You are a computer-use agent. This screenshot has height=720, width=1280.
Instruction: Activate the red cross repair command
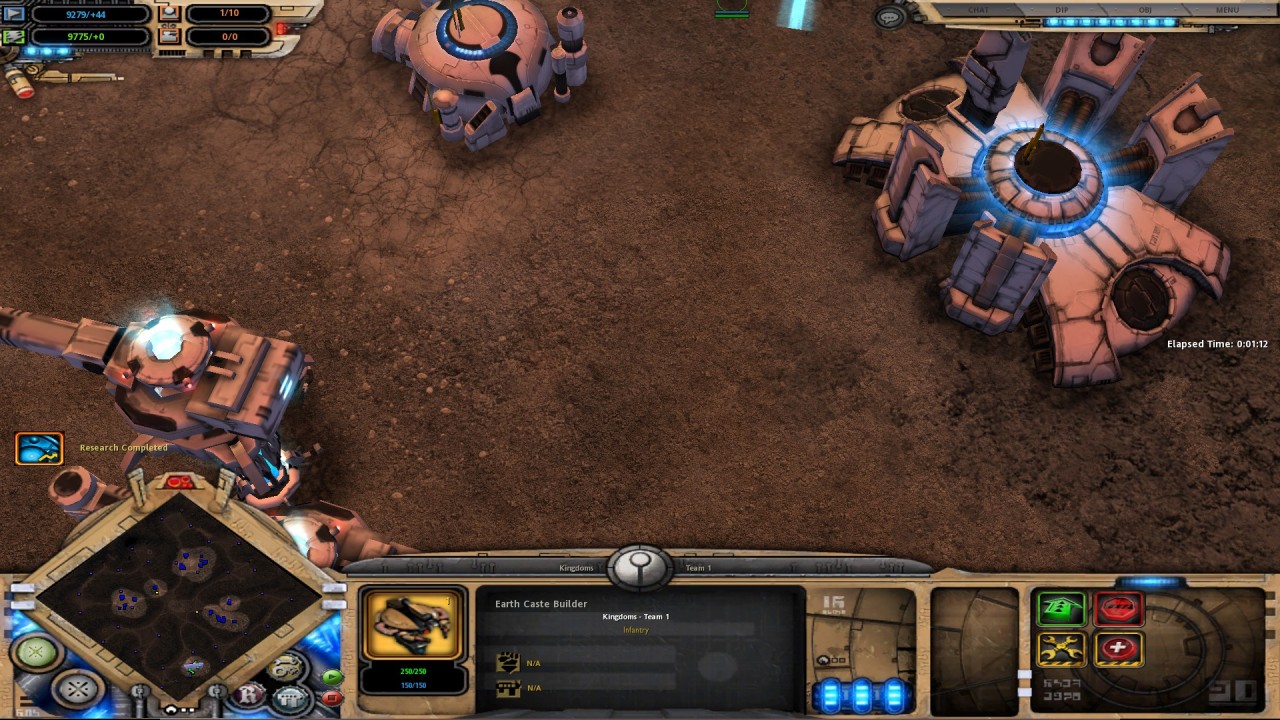tap(1121, 650)
